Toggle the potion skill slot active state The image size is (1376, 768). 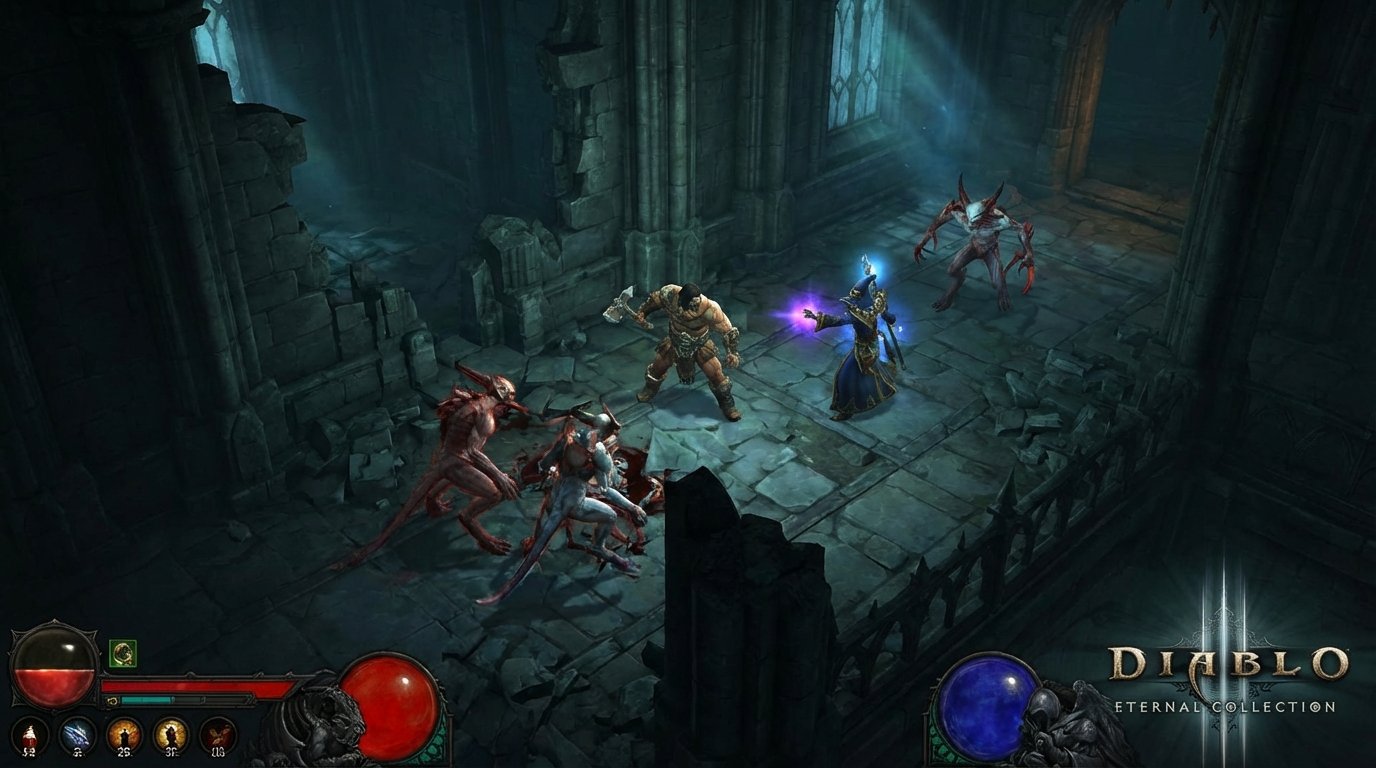[29, 734]
